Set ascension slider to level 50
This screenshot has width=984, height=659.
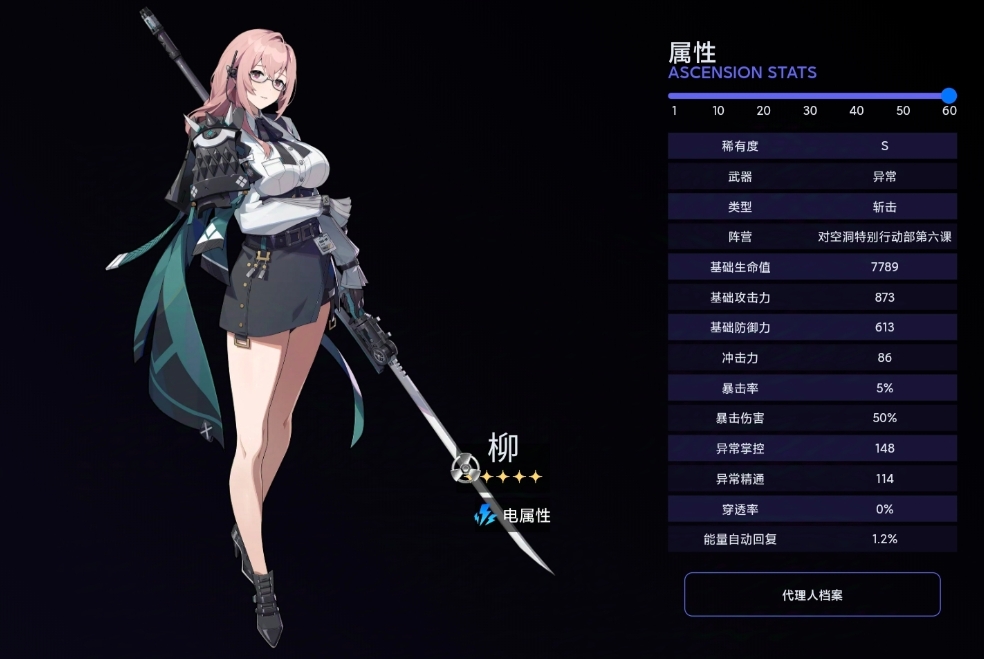tap(903, 96)
